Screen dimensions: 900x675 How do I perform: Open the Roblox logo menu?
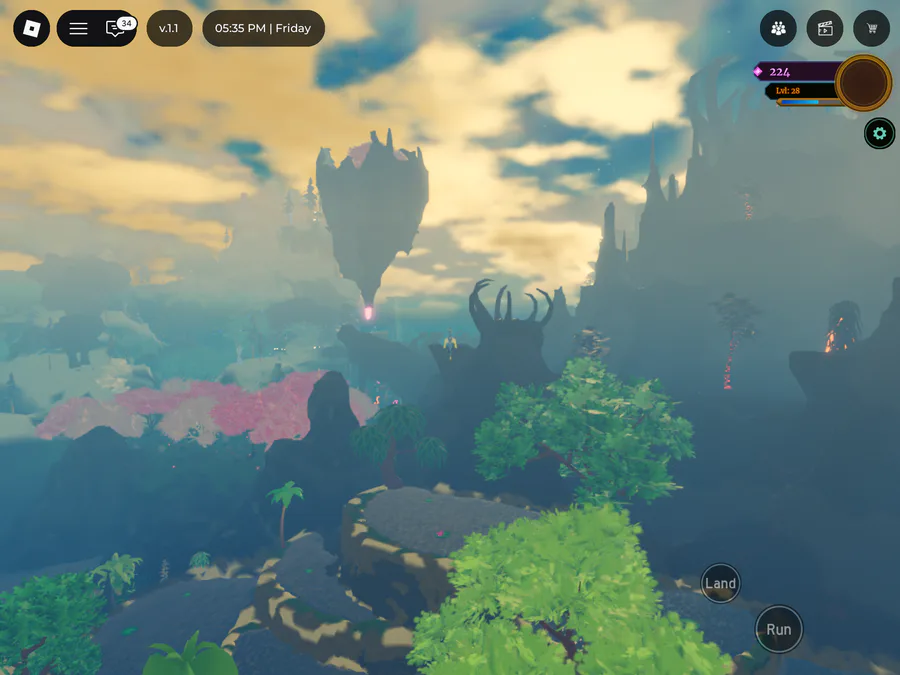point(31,28)
